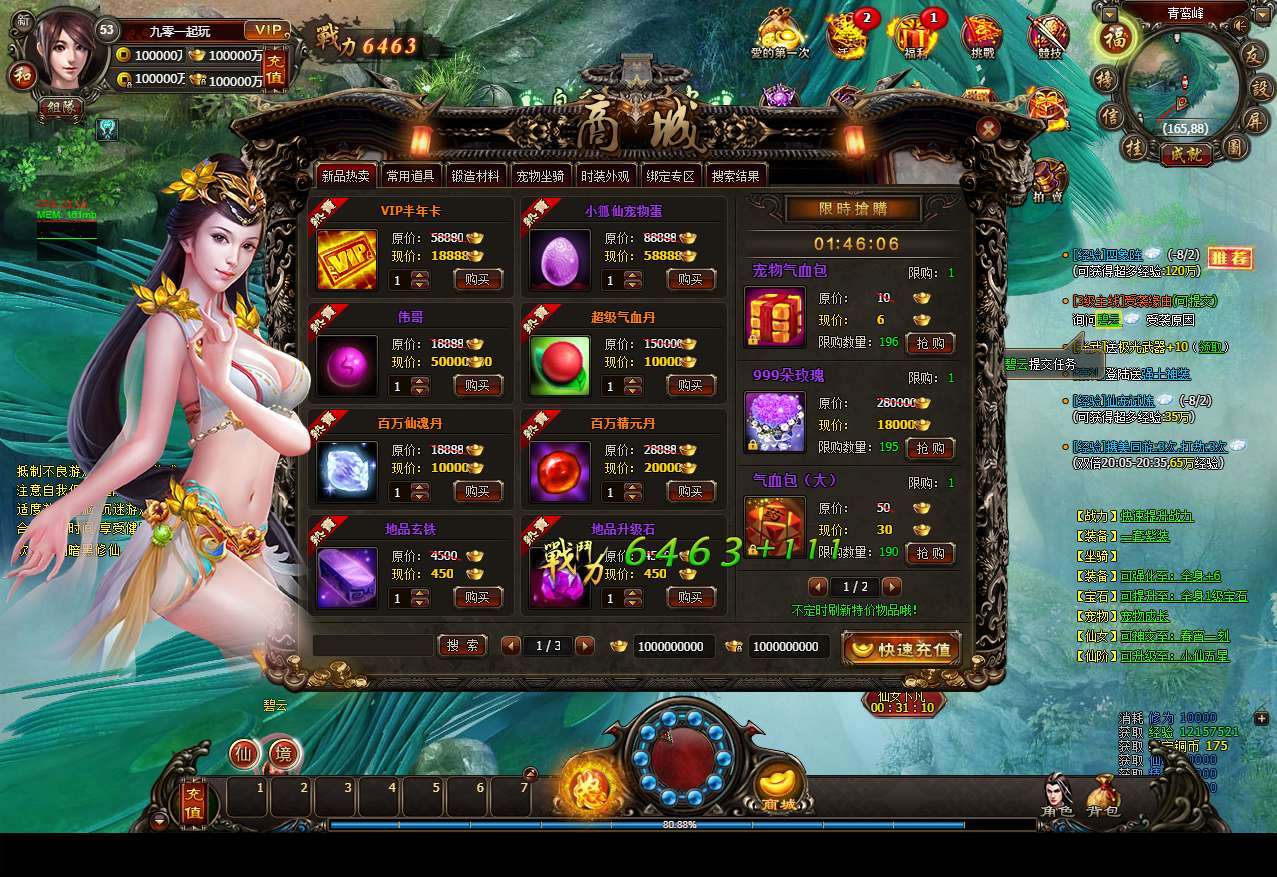Switch to the 常用道具 tab
This screenshot has height=877, width=1277.
410,176
